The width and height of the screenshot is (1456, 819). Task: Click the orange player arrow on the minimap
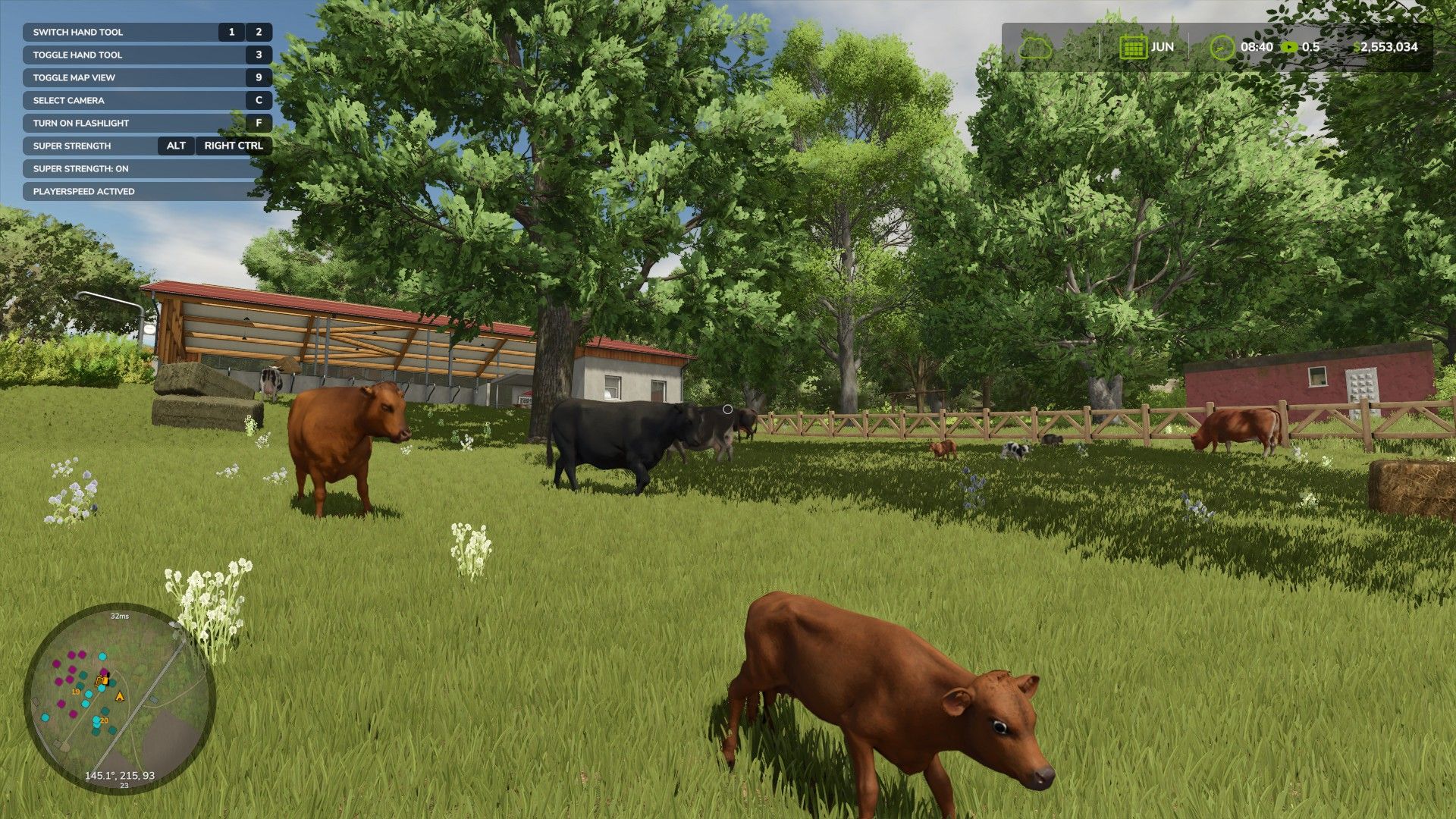[119, 696]
